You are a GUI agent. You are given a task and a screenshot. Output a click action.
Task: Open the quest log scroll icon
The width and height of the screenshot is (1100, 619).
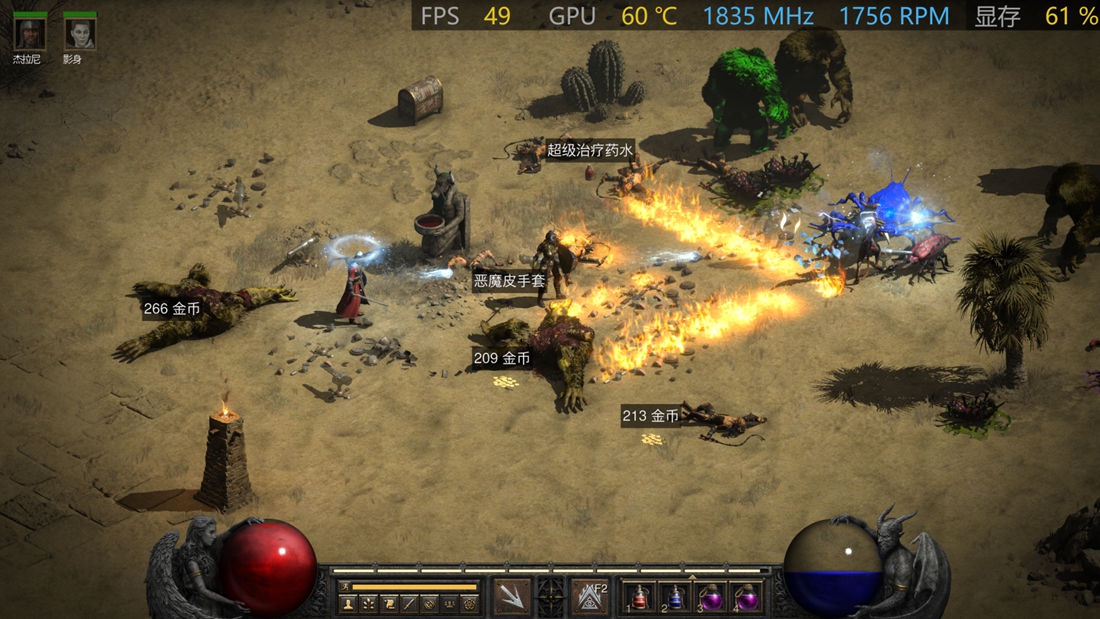[x=389, y=604]
